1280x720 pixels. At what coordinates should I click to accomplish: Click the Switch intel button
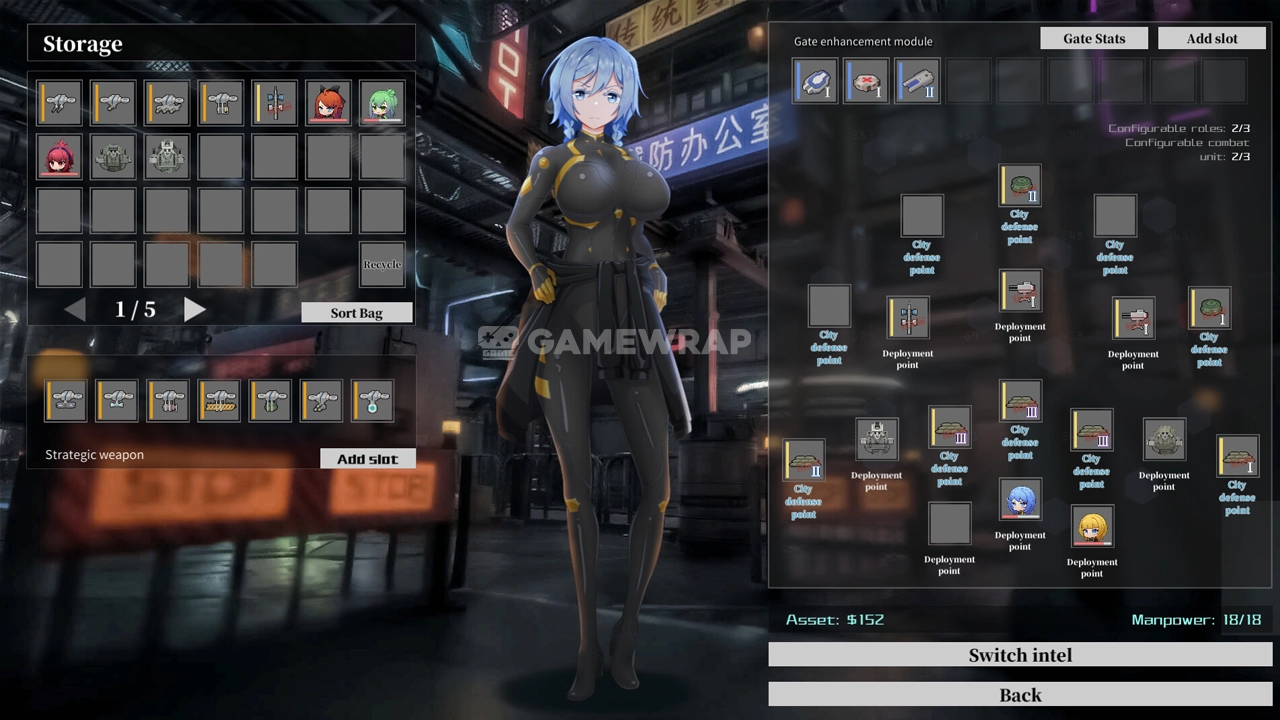[x=1020, y=655]
